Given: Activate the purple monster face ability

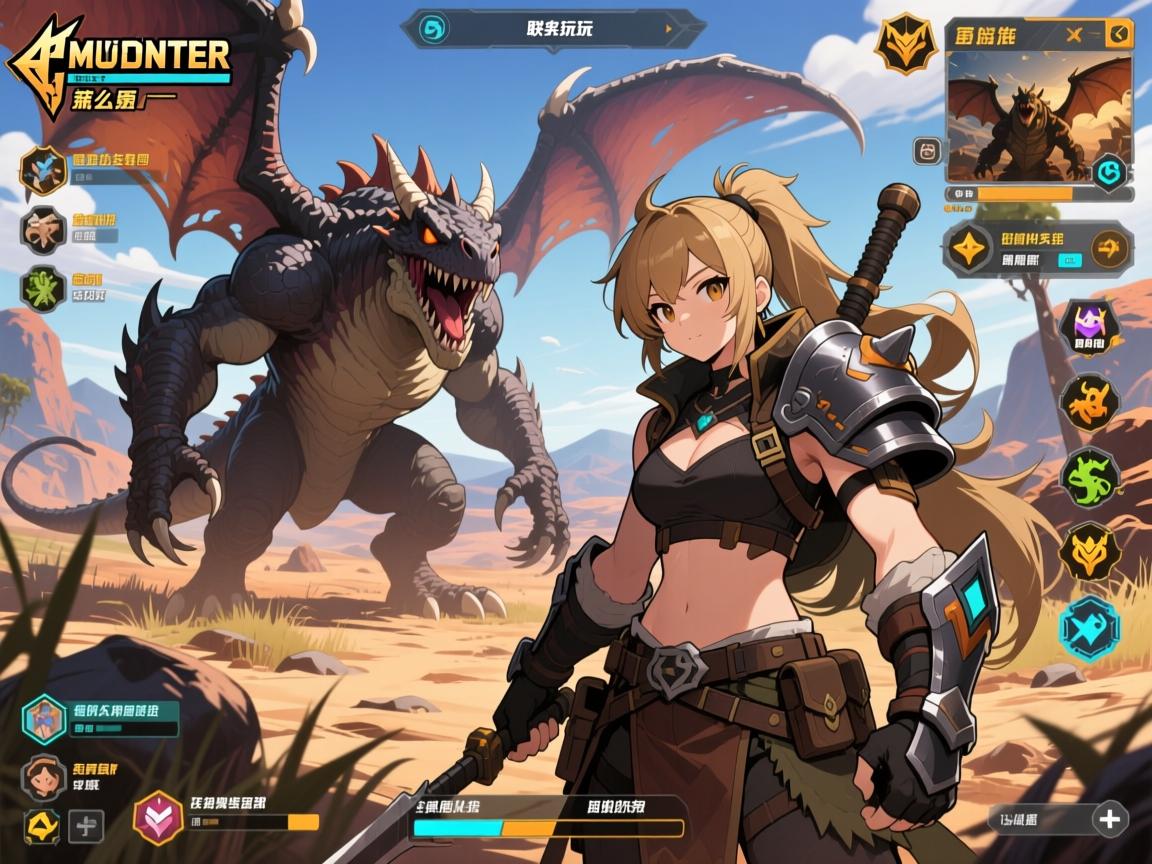Looking at the screenshot, I should coord(1088,327).
